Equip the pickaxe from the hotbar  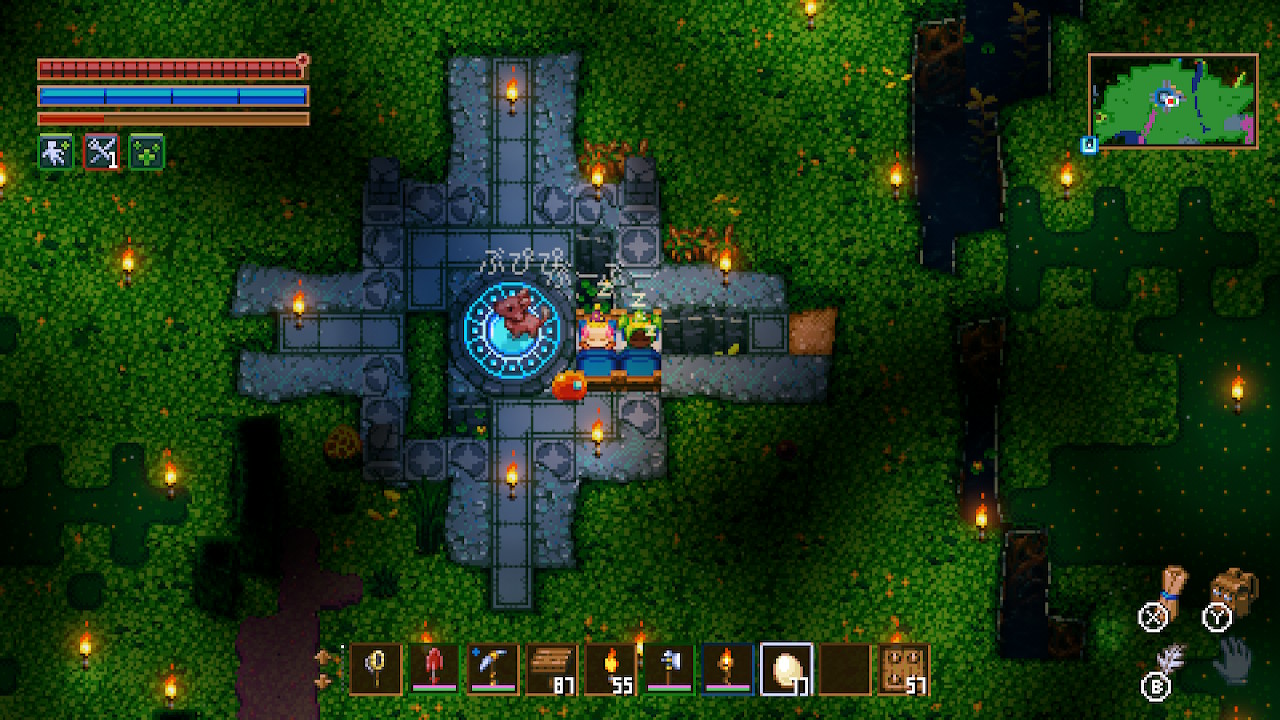(493, 669)
